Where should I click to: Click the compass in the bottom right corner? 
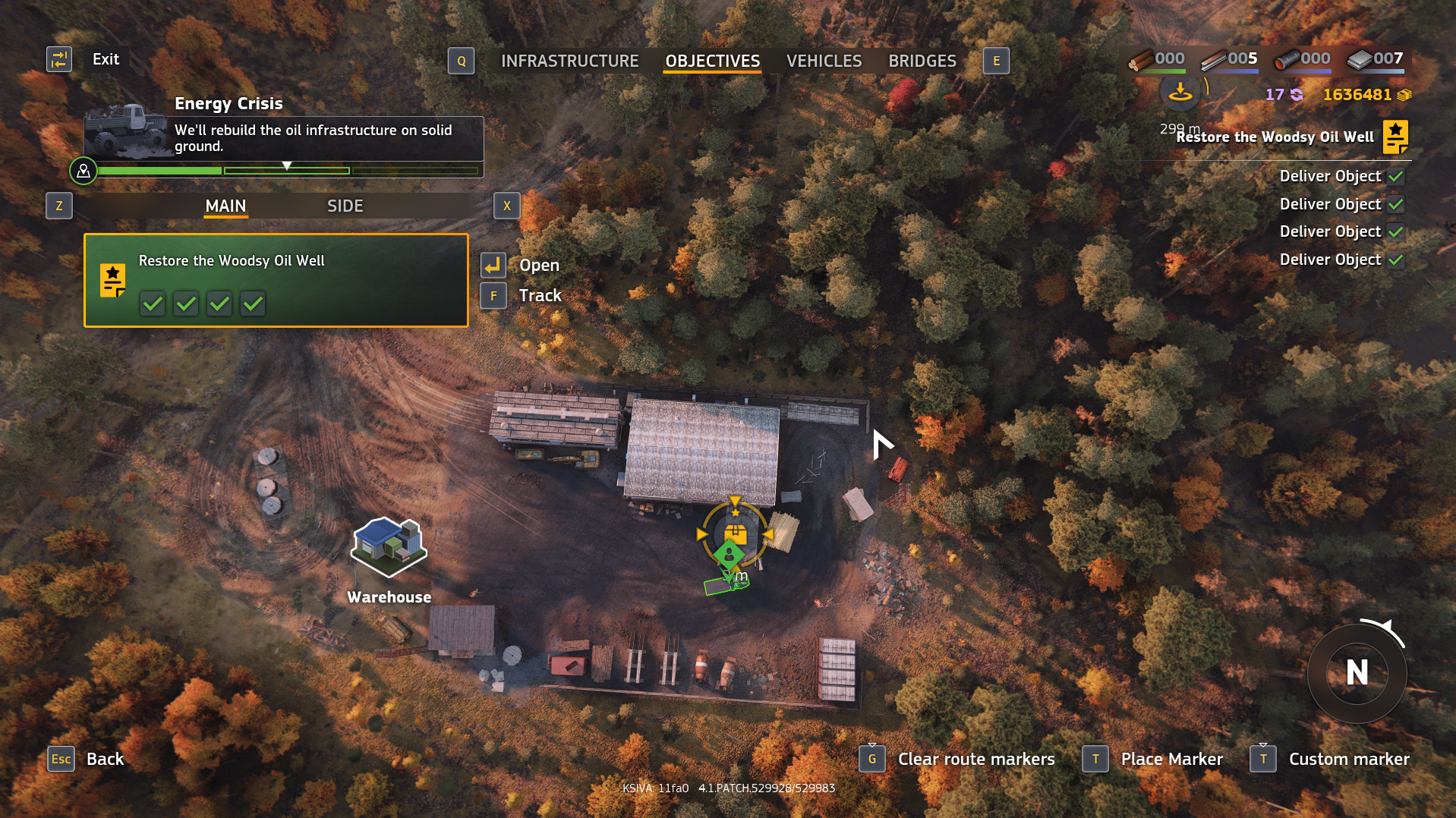1357,674
